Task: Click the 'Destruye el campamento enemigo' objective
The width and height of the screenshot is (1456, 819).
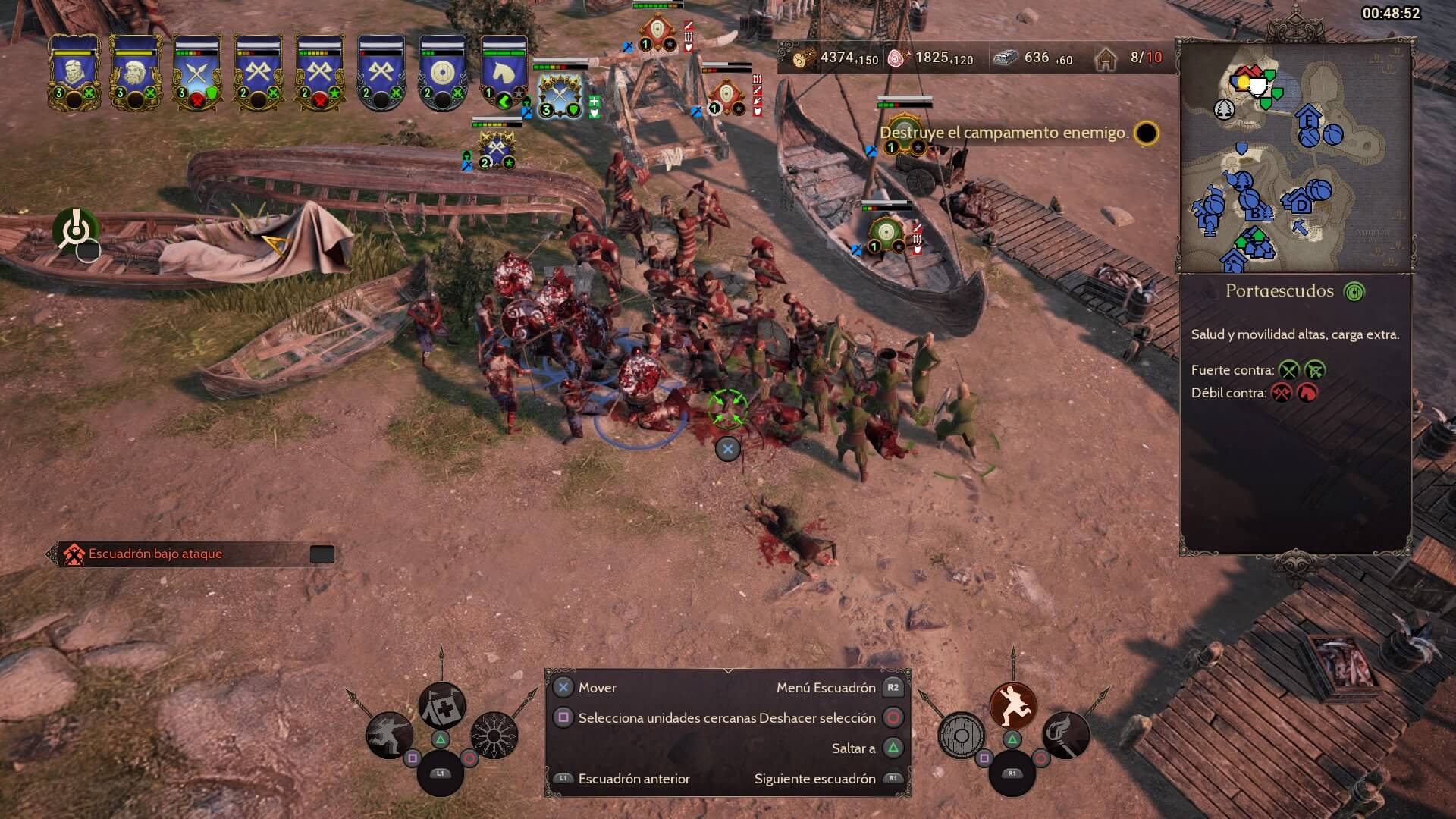Action: point(1004,133)
